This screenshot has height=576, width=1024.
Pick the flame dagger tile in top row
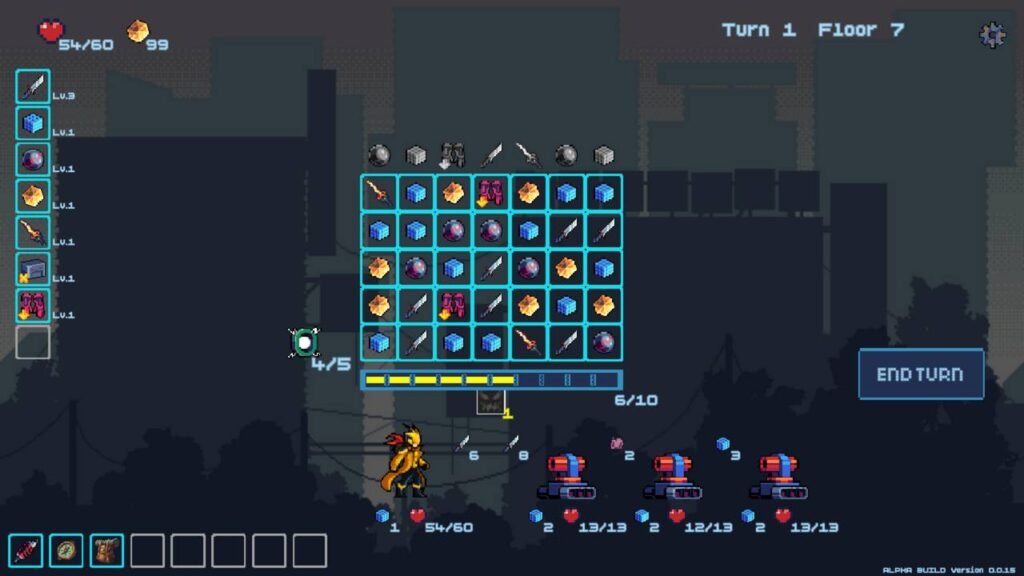379,193
